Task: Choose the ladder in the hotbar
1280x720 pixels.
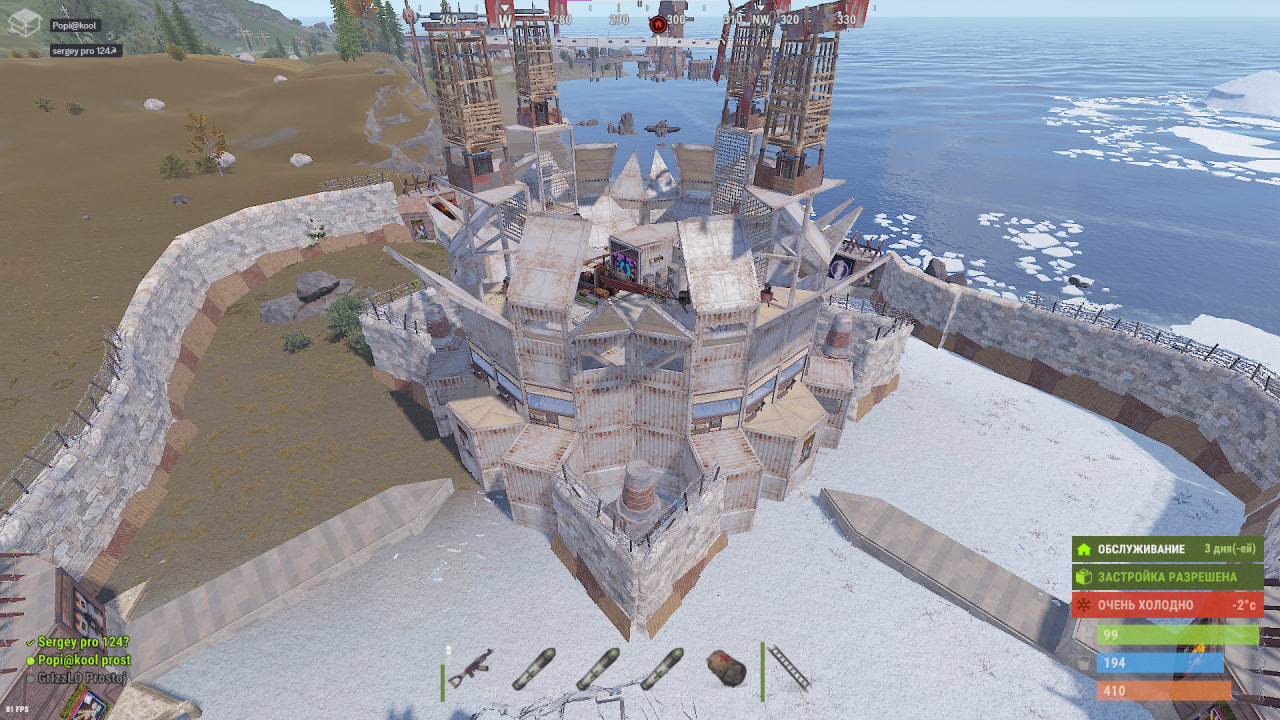Action: pos(790,667)
